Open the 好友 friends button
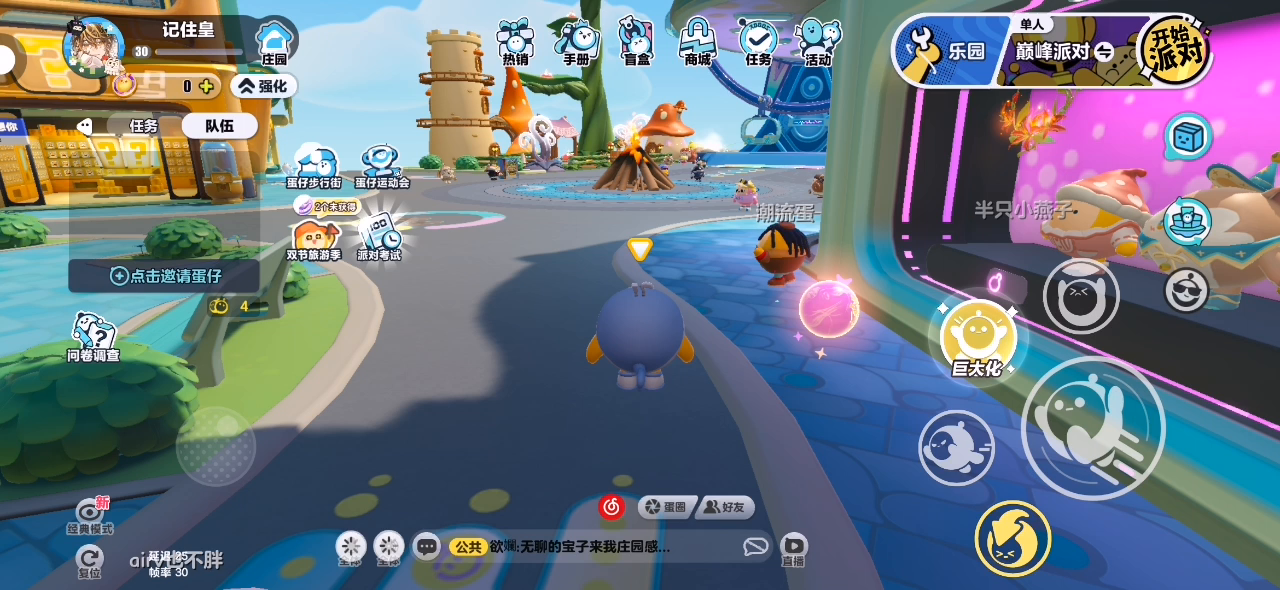Viewport: 1280px width, 590px height. (x=725, y=508)
